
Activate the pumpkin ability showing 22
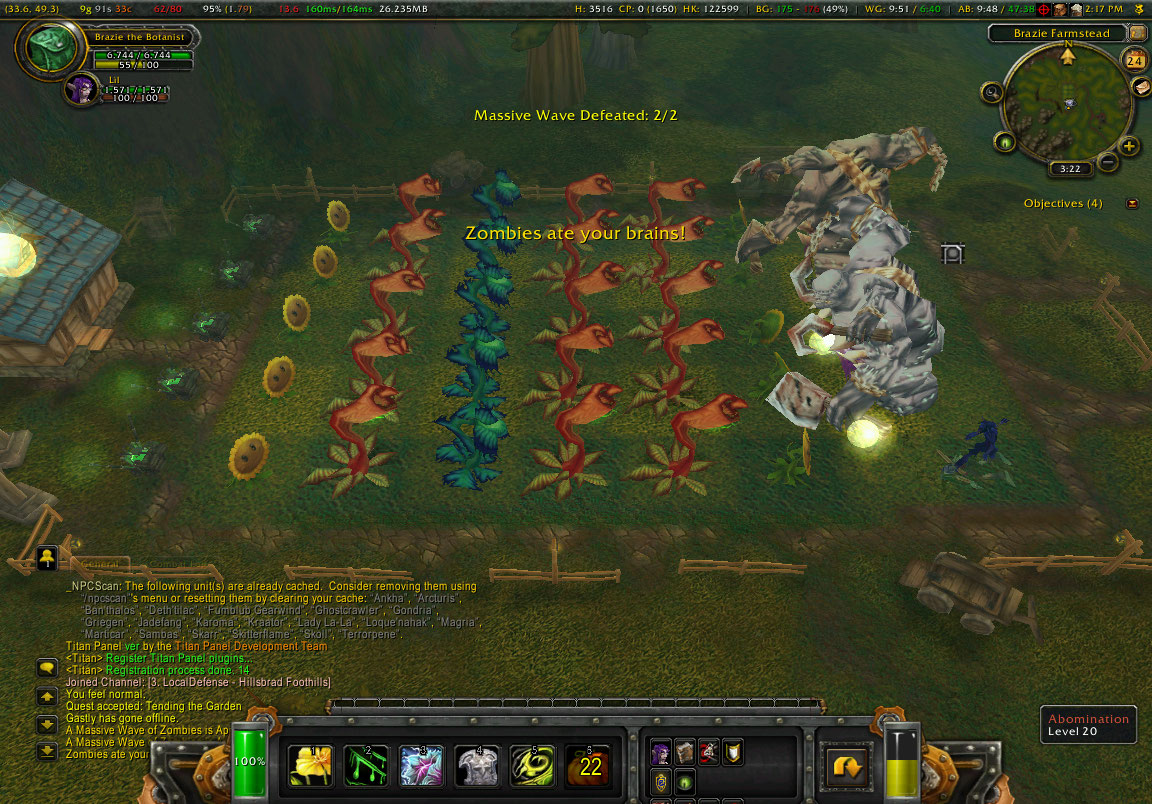589,766
